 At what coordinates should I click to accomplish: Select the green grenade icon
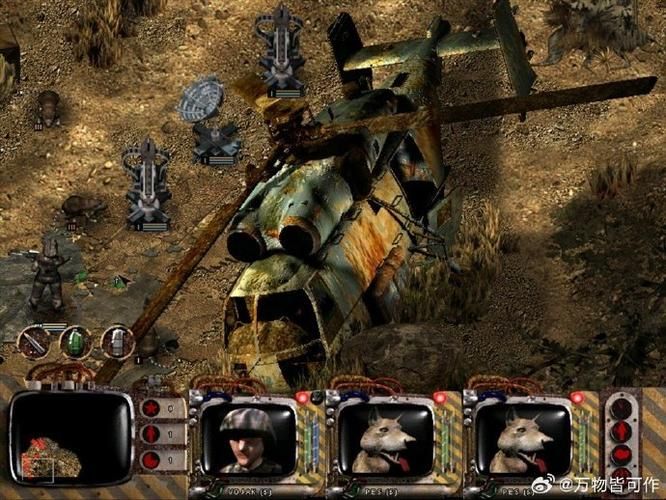click(75, 342)
